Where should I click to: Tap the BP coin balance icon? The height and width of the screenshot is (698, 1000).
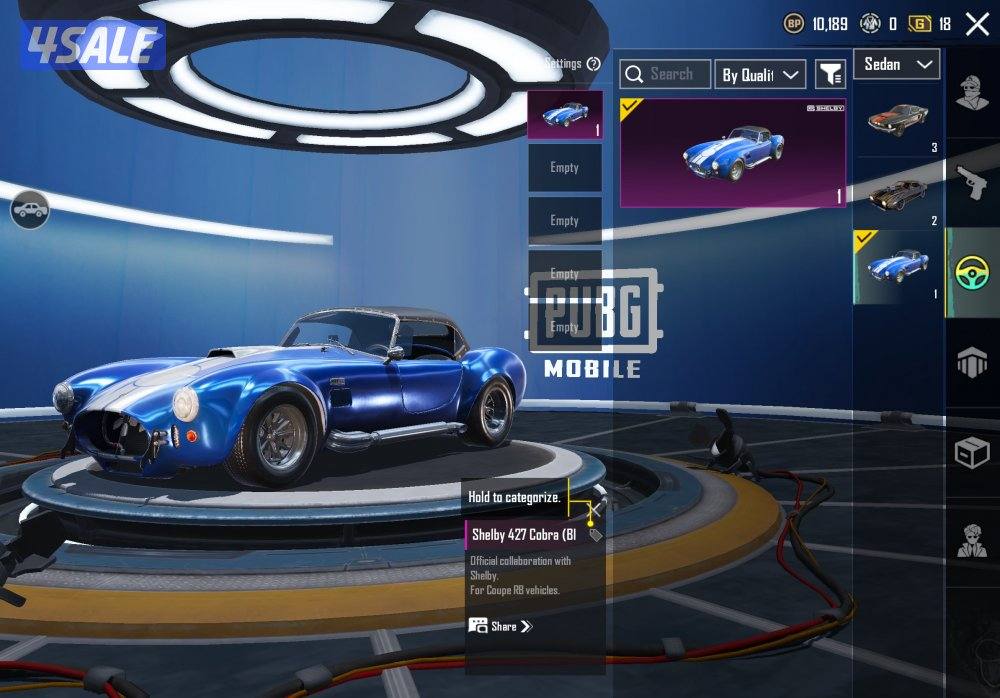coord(794,24)
